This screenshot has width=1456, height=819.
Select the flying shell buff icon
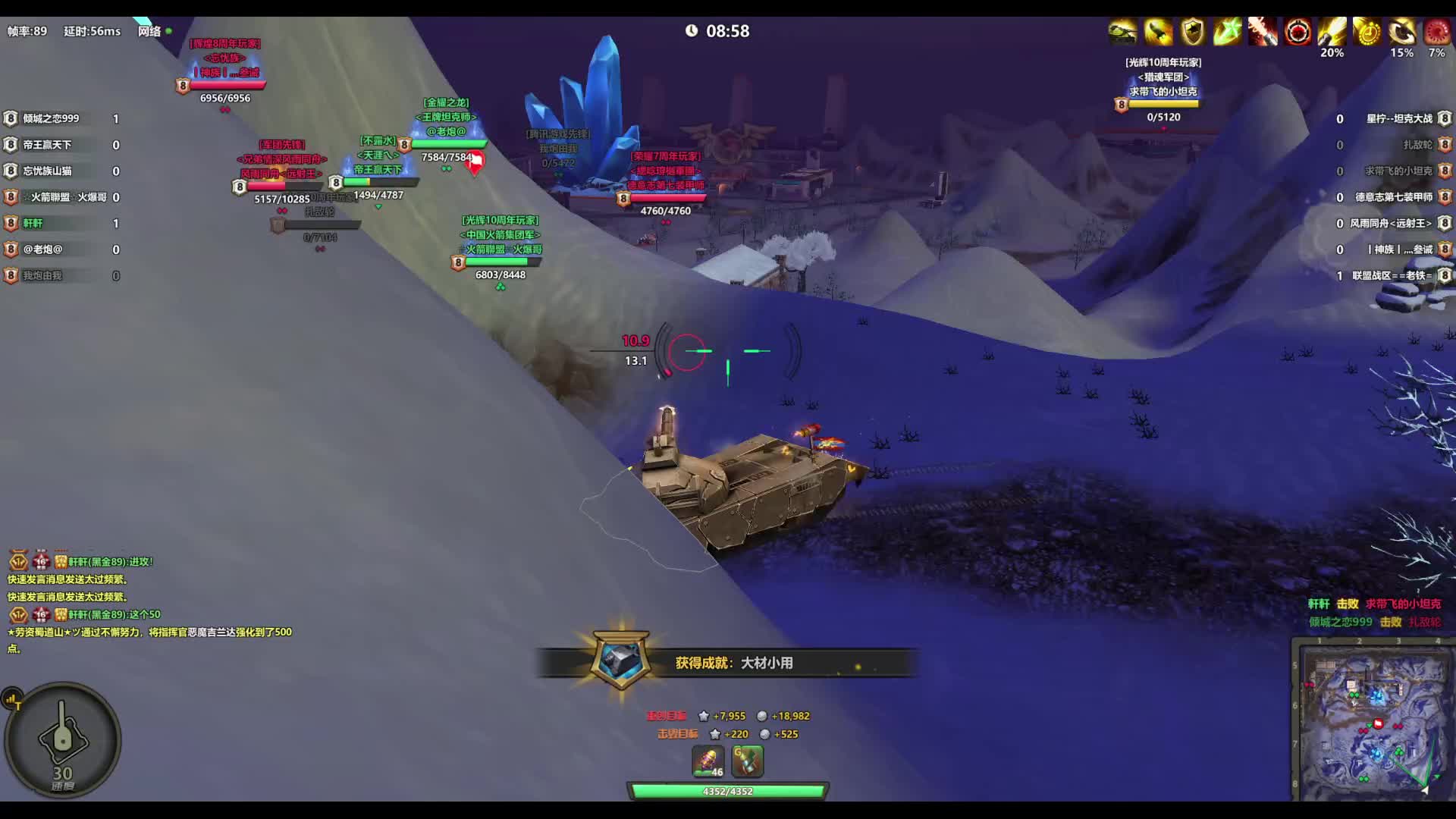pos(1158,33)
